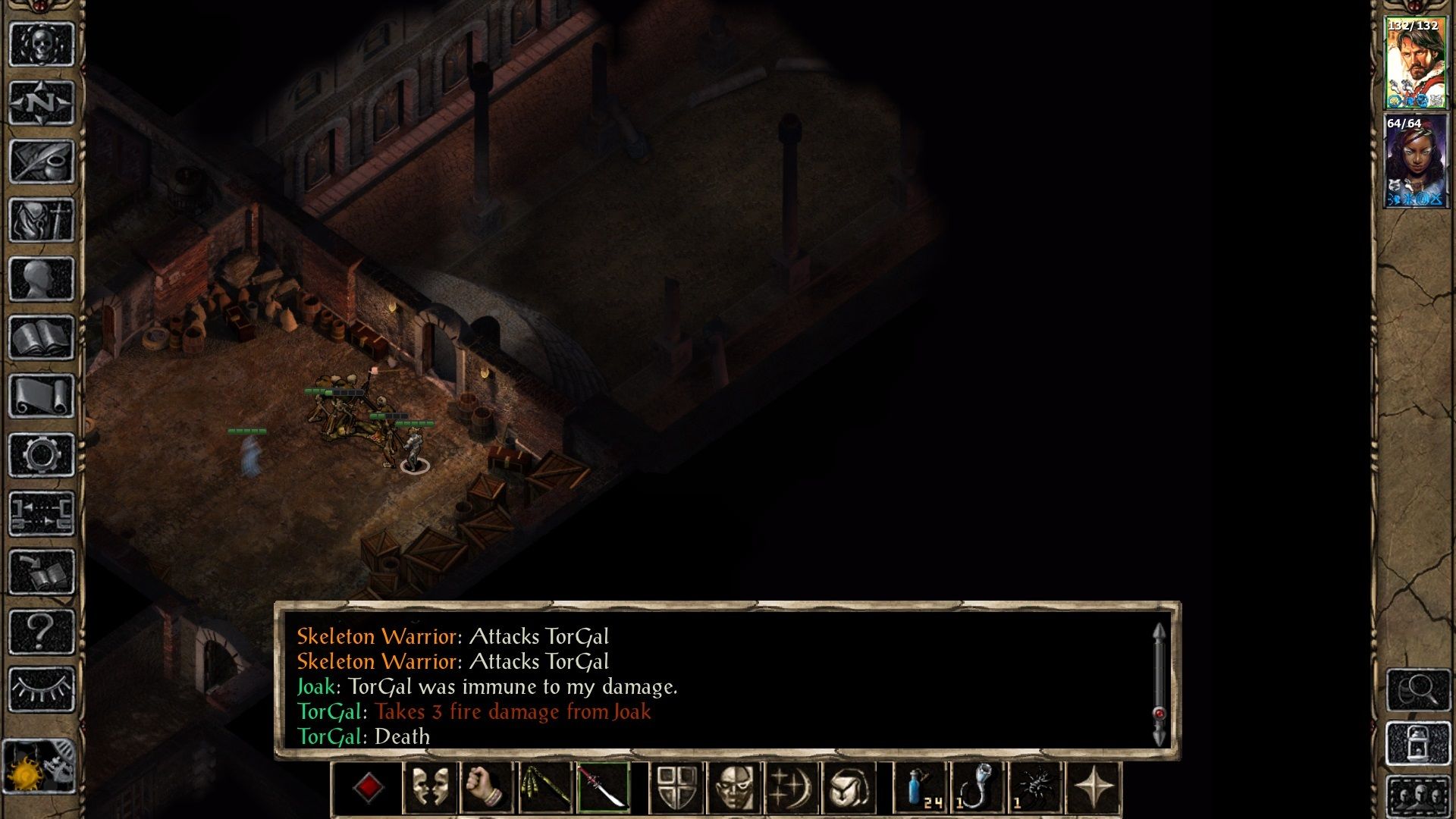Open the inventory screen from the sidebar

[x=42, y=220]
